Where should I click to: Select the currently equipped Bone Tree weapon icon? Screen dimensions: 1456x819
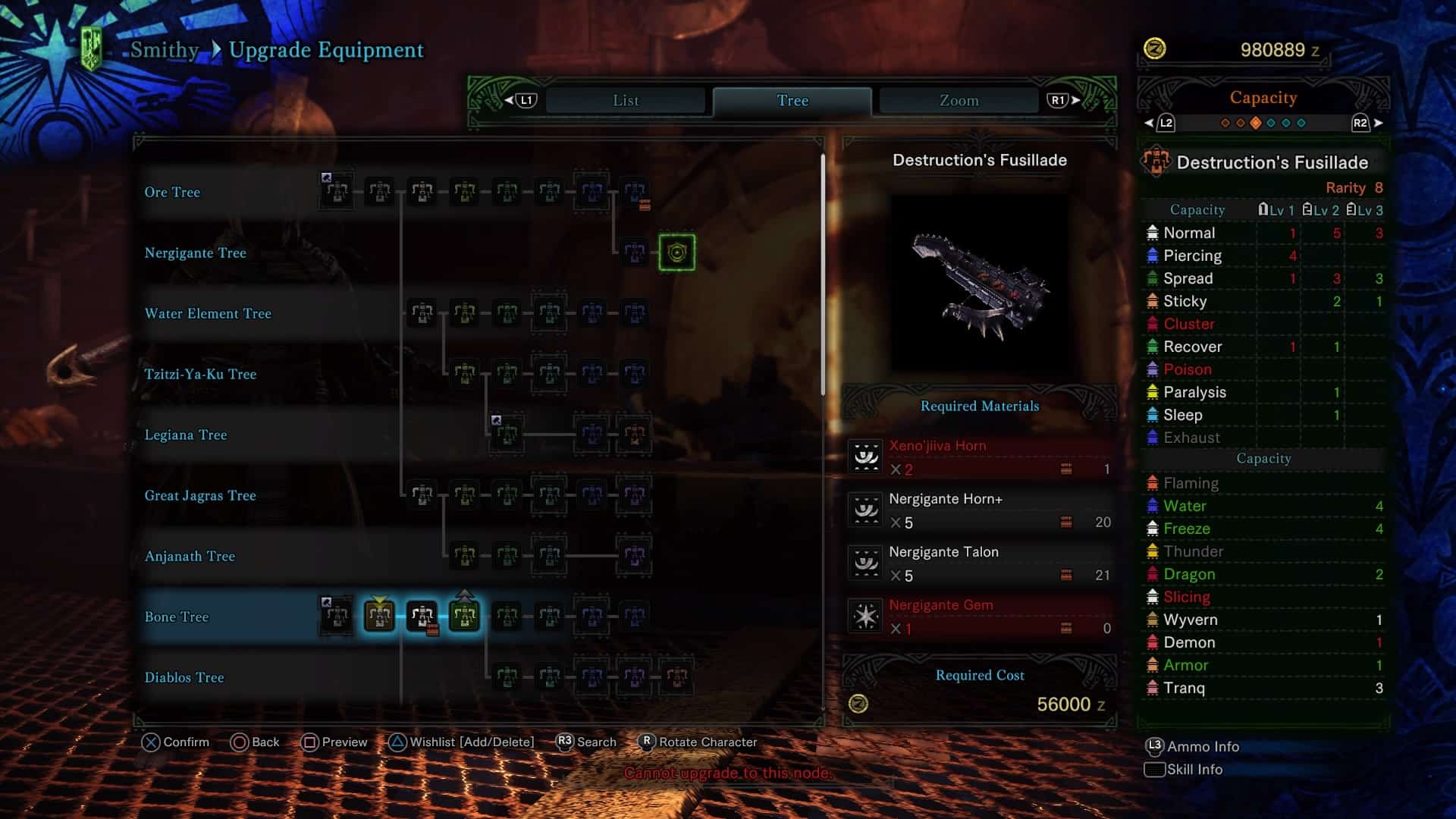click(377, 617)
